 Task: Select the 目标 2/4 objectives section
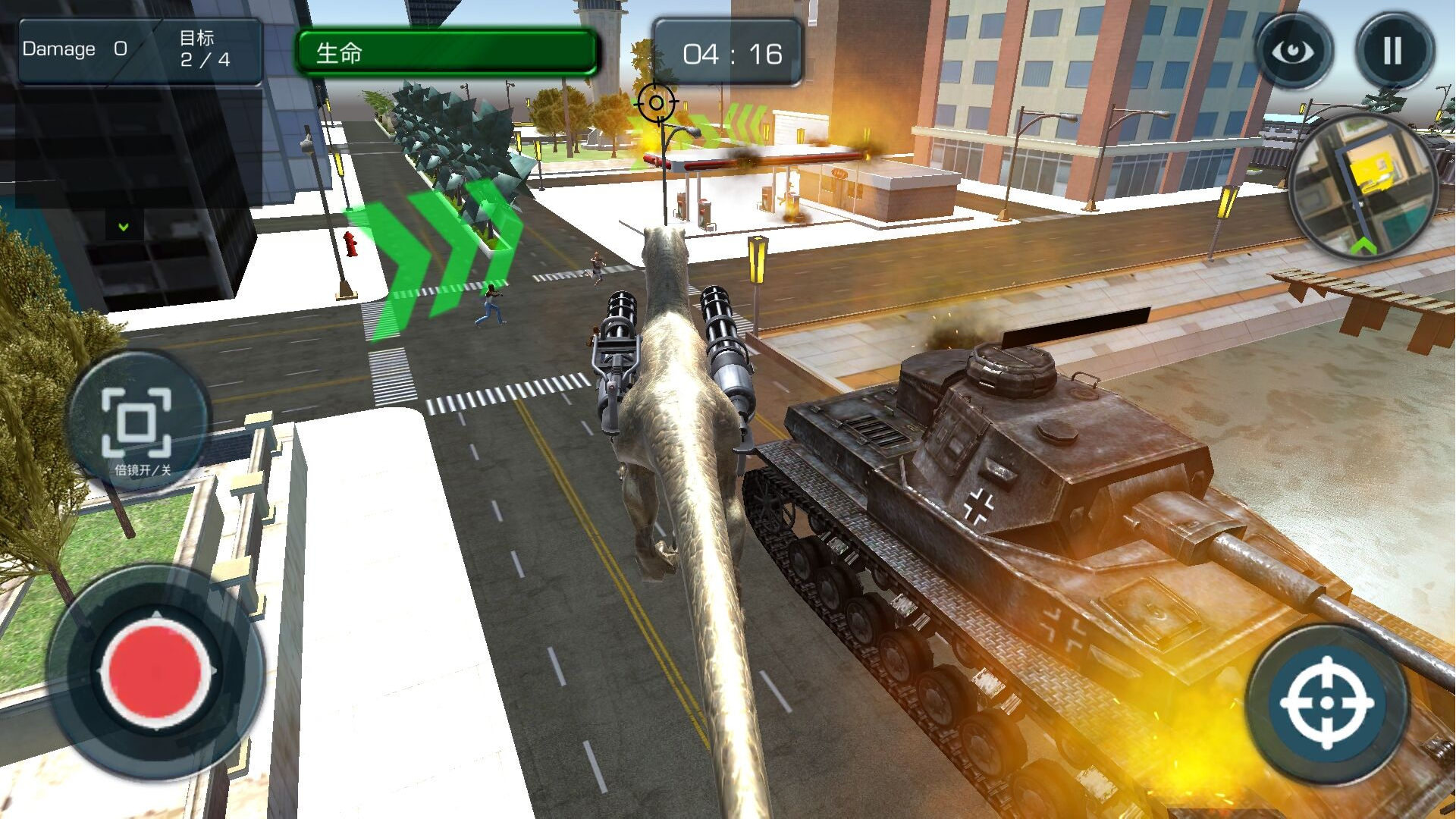click(x=203, y=49)
